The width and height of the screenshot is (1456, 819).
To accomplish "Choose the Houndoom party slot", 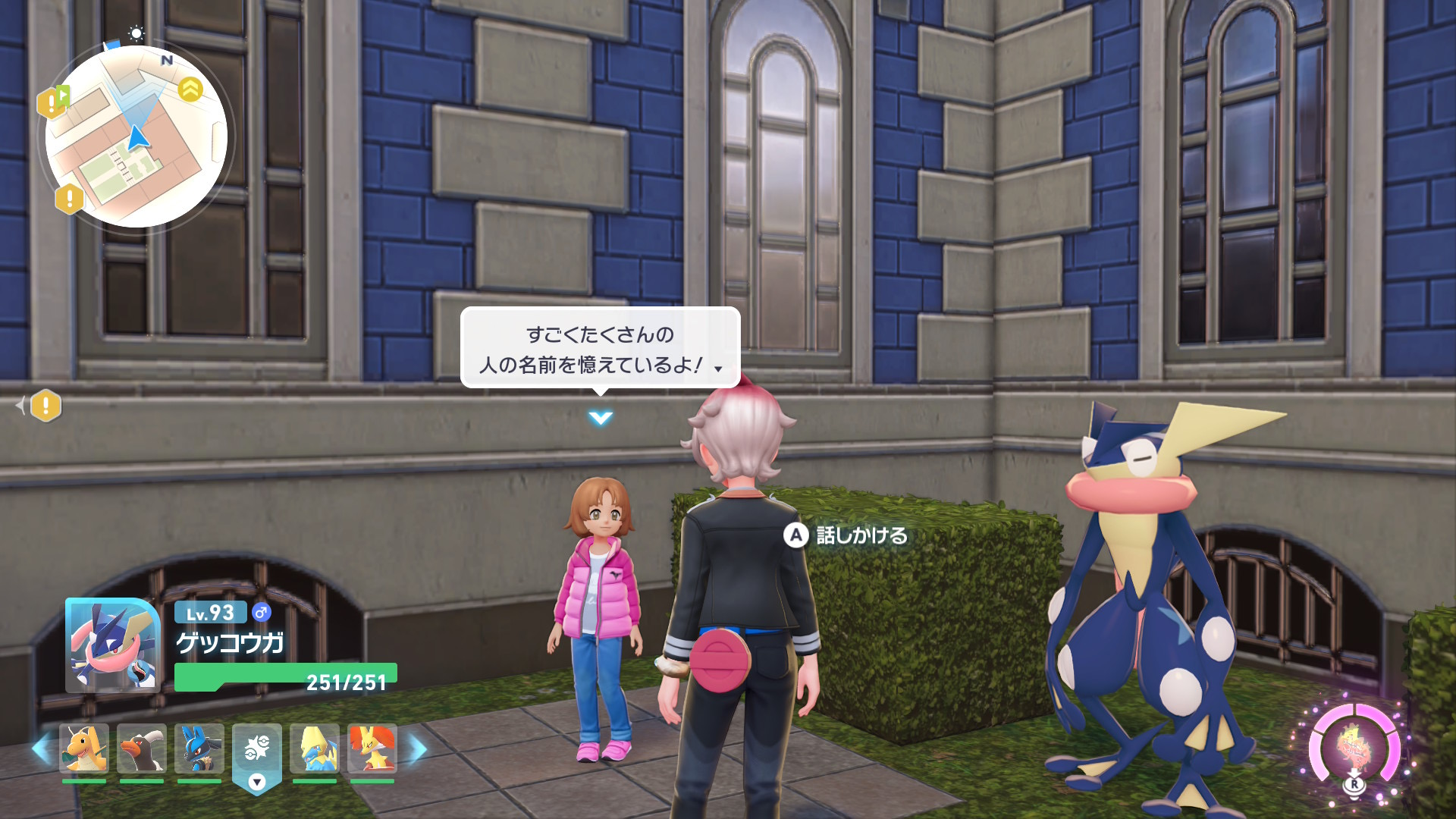I will pos(142,748).
